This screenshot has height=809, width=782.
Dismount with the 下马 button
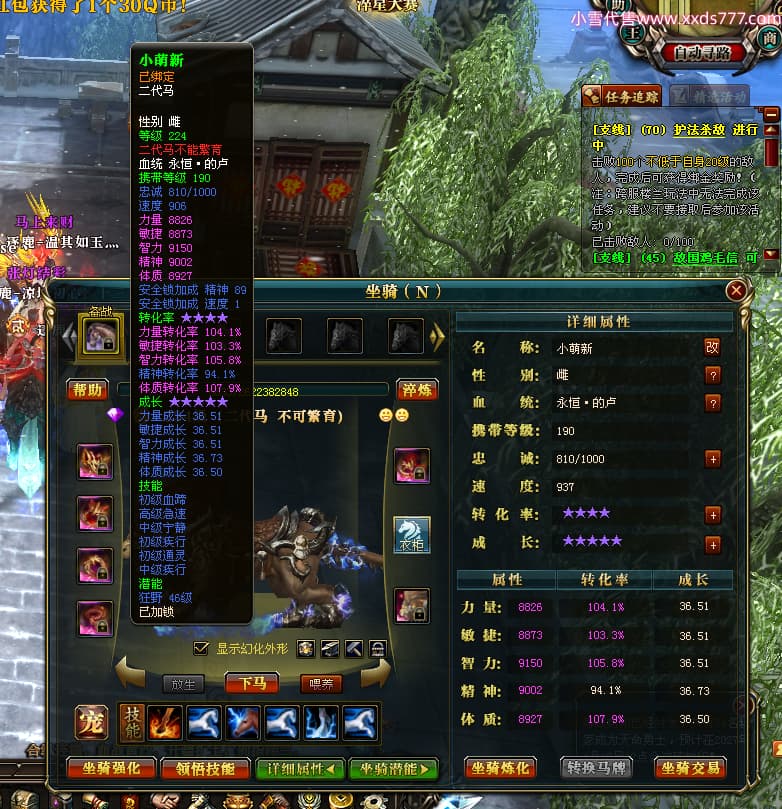click(252, 684)
